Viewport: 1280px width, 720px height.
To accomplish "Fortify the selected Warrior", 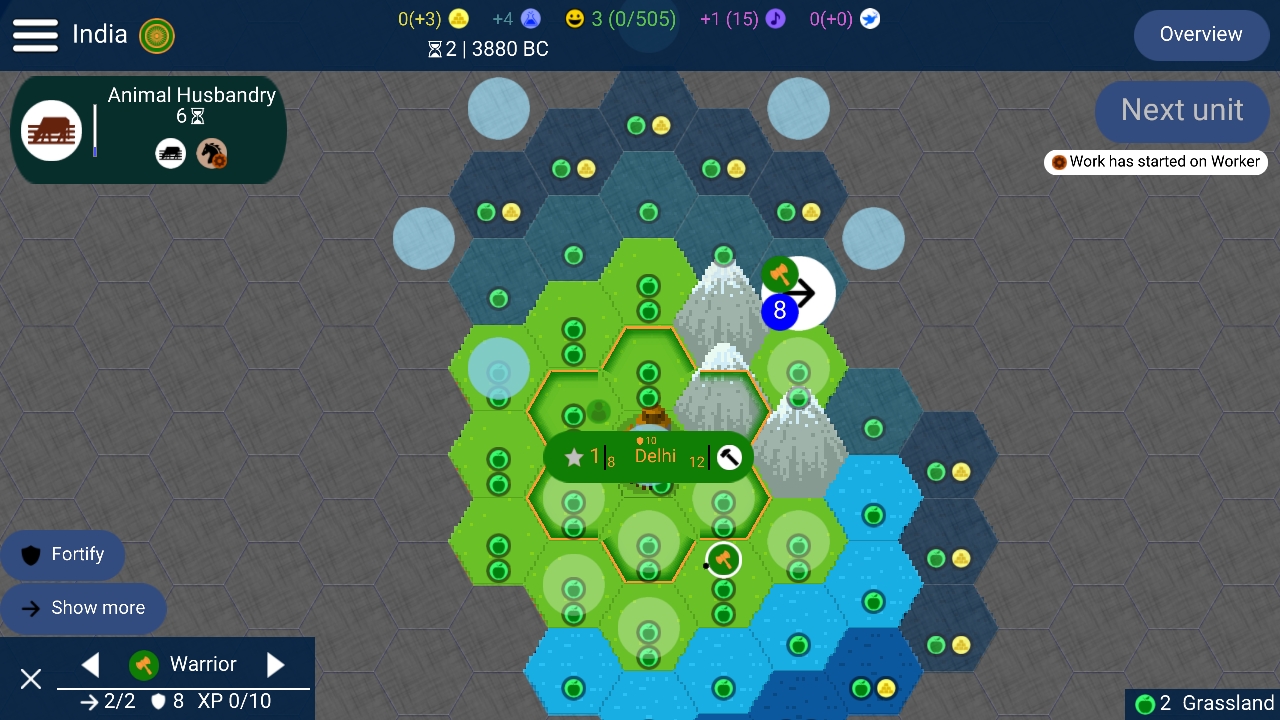I will tap(63, 554).
